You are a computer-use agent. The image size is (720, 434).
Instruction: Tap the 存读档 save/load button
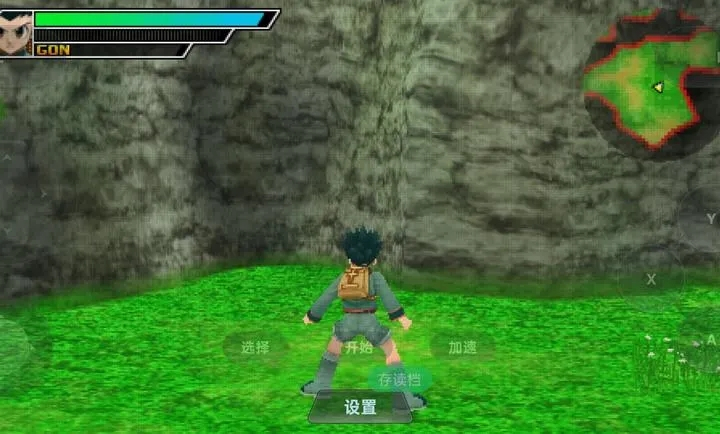click(x=399, y=380)
